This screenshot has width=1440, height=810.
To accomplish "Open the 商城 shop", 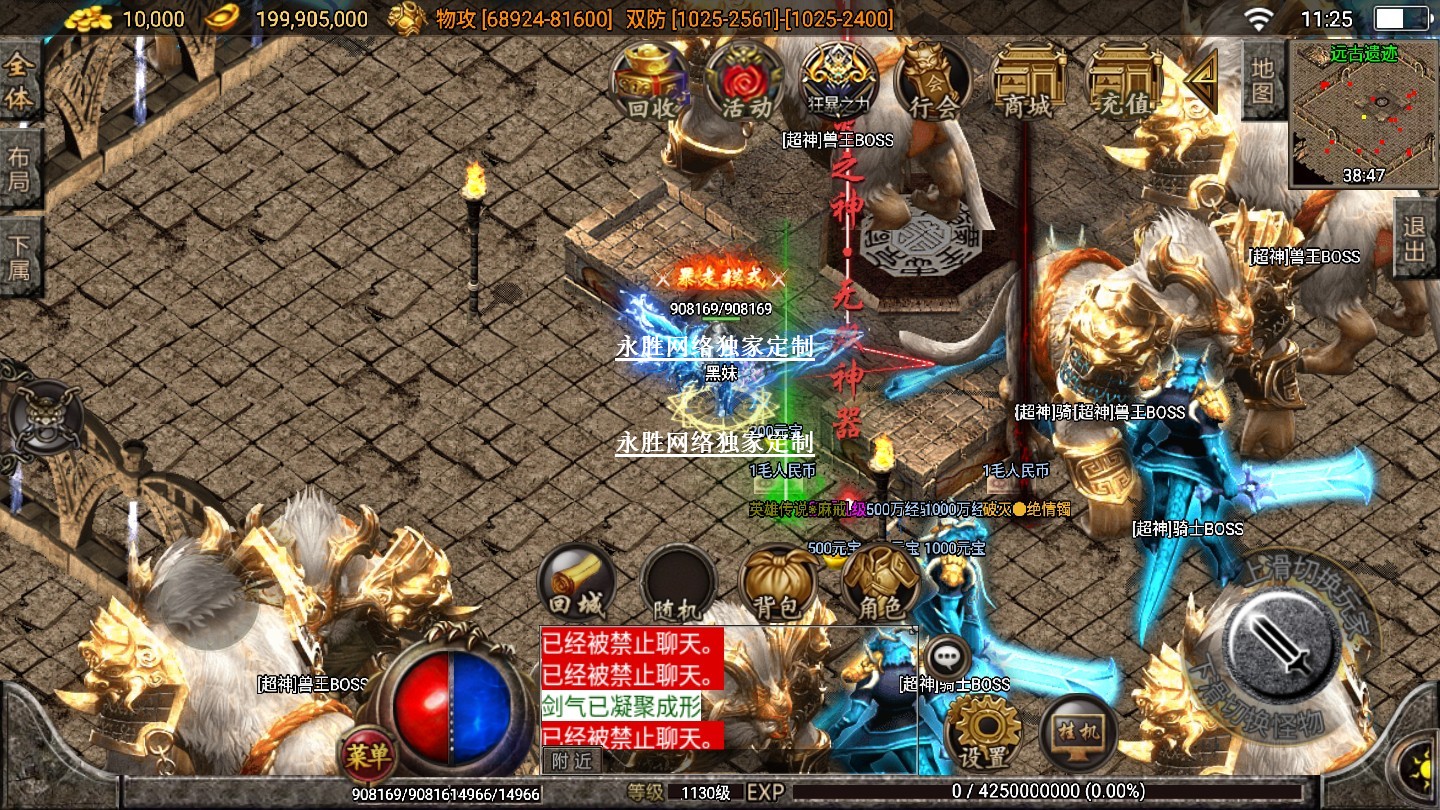I will coord(1029,82).
